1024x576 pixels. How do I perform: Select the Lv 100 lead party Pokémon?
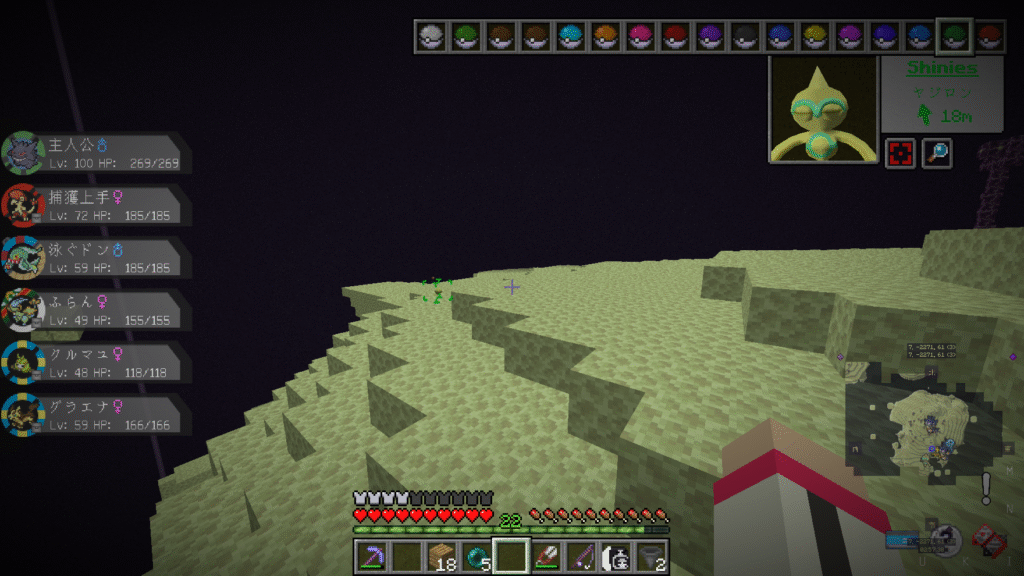pyautogui.click(x=97, y=152)
